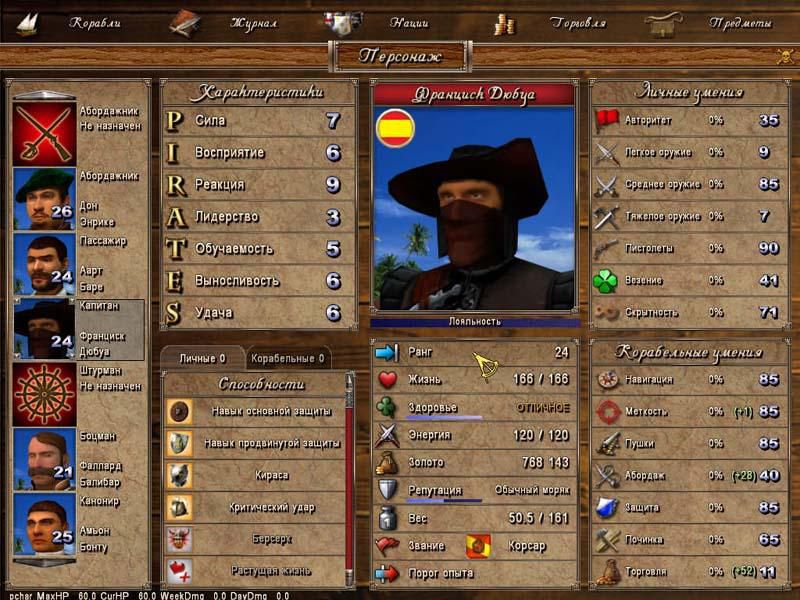Select boarder Дон Энрике portrait
This screenshot has width=800, height=600.
pyautogui.click(x=44, y=198)
